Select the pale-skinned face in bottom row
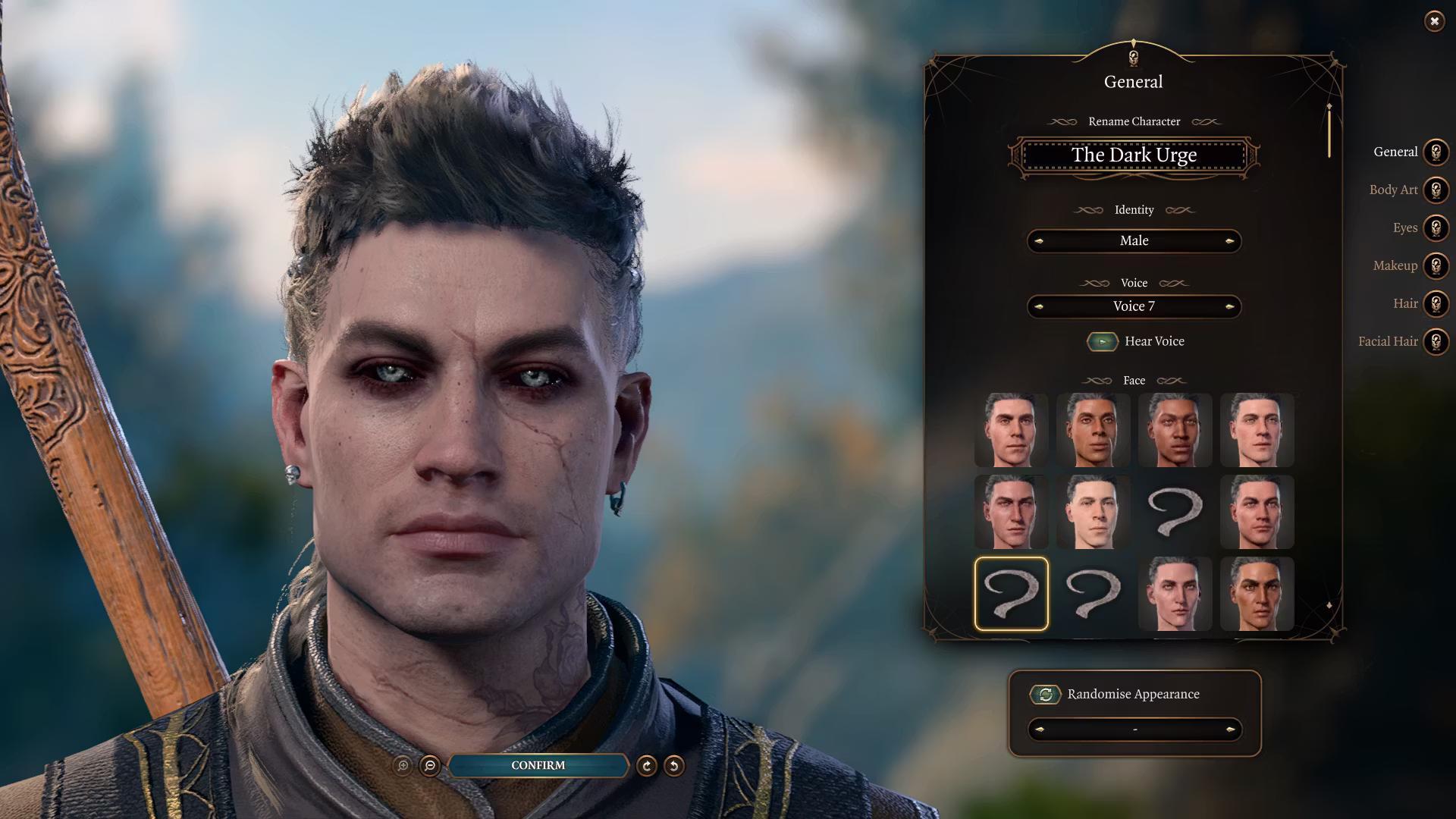This screenshot has height=819, width=1456. [1175, 594]
